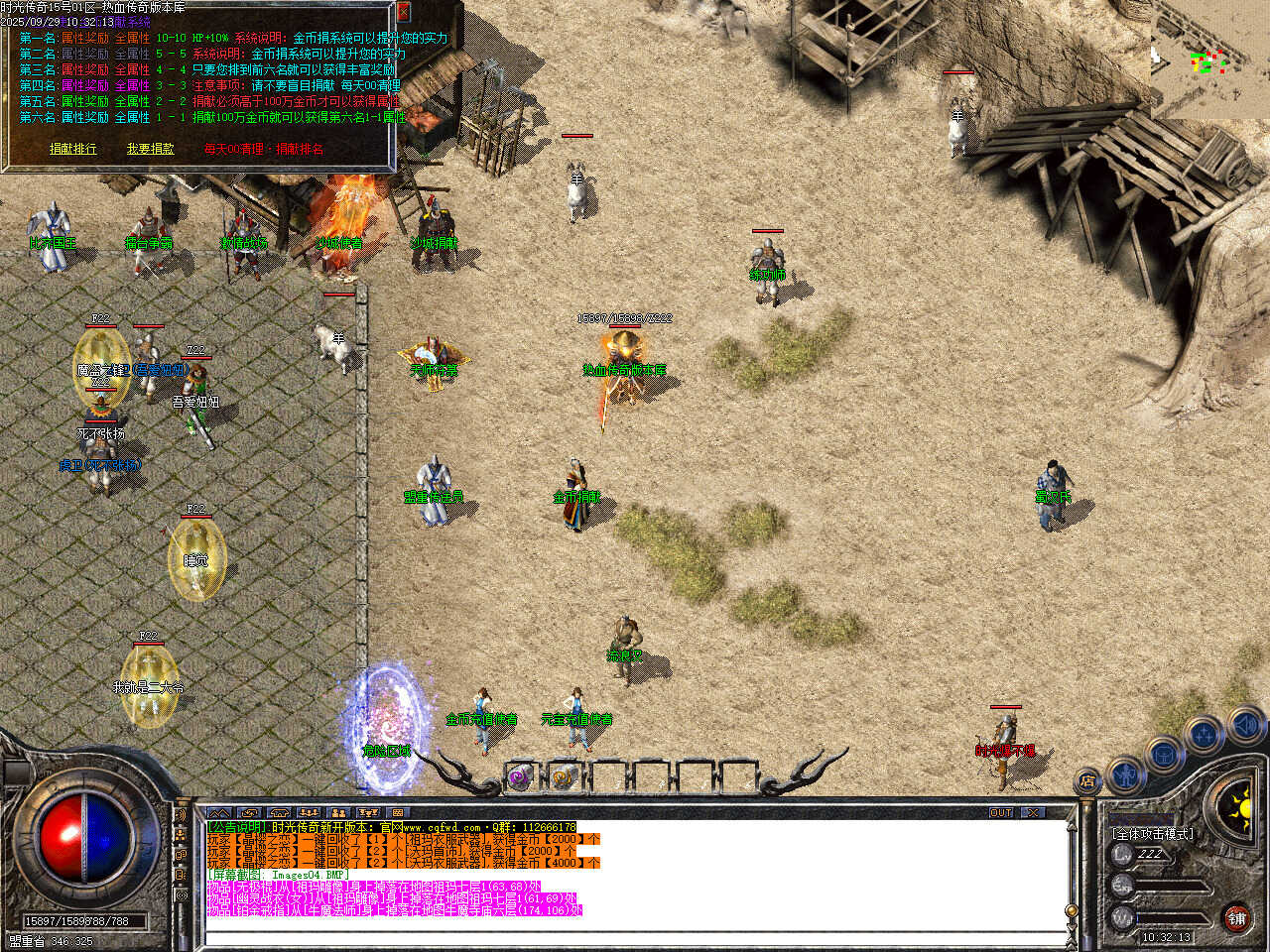Viewport: 1270px width, 952px height.
Task: Toggle the 全体攻击模式 attack mode label
Action: coord(1153,834)
